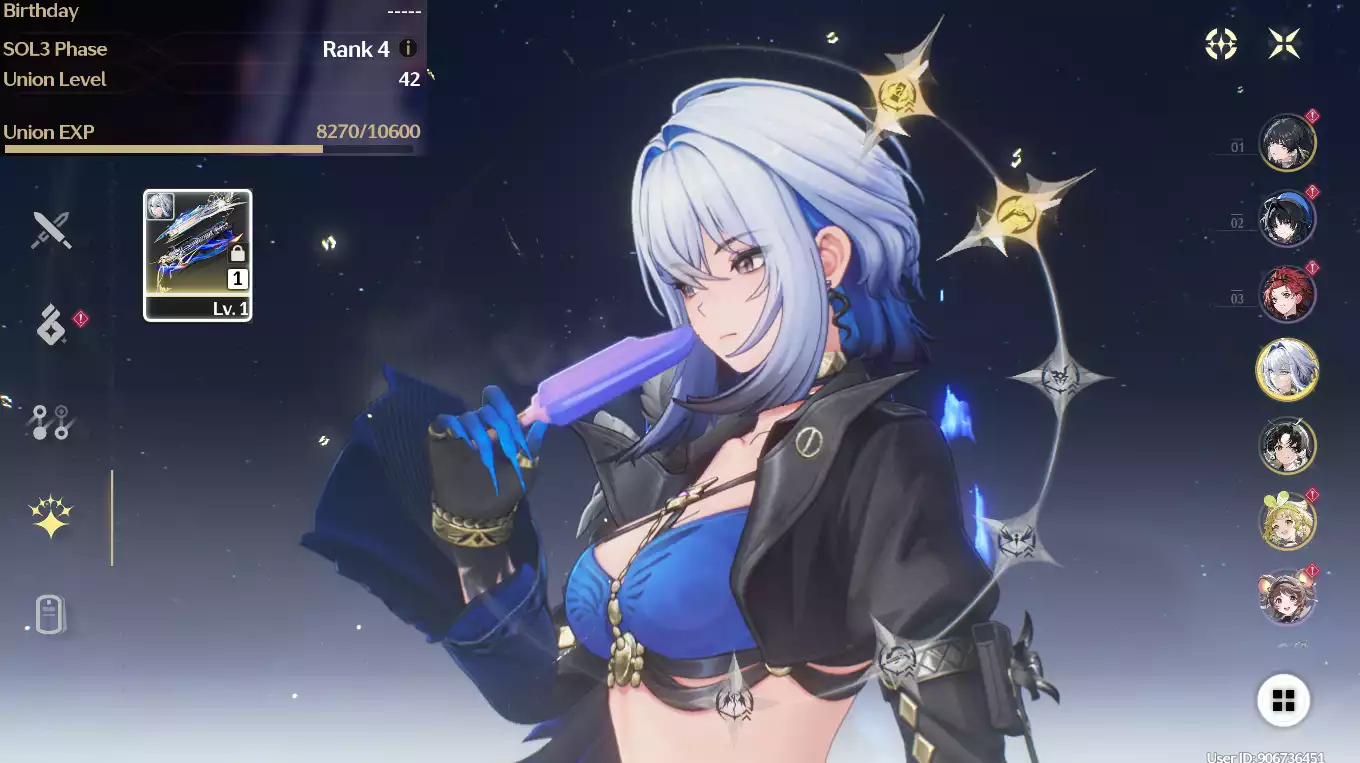Image resolution: width=1360 pixels, height=763 pixels.
Task: Open the four-square grid character list button
Action: point(1283,699)
